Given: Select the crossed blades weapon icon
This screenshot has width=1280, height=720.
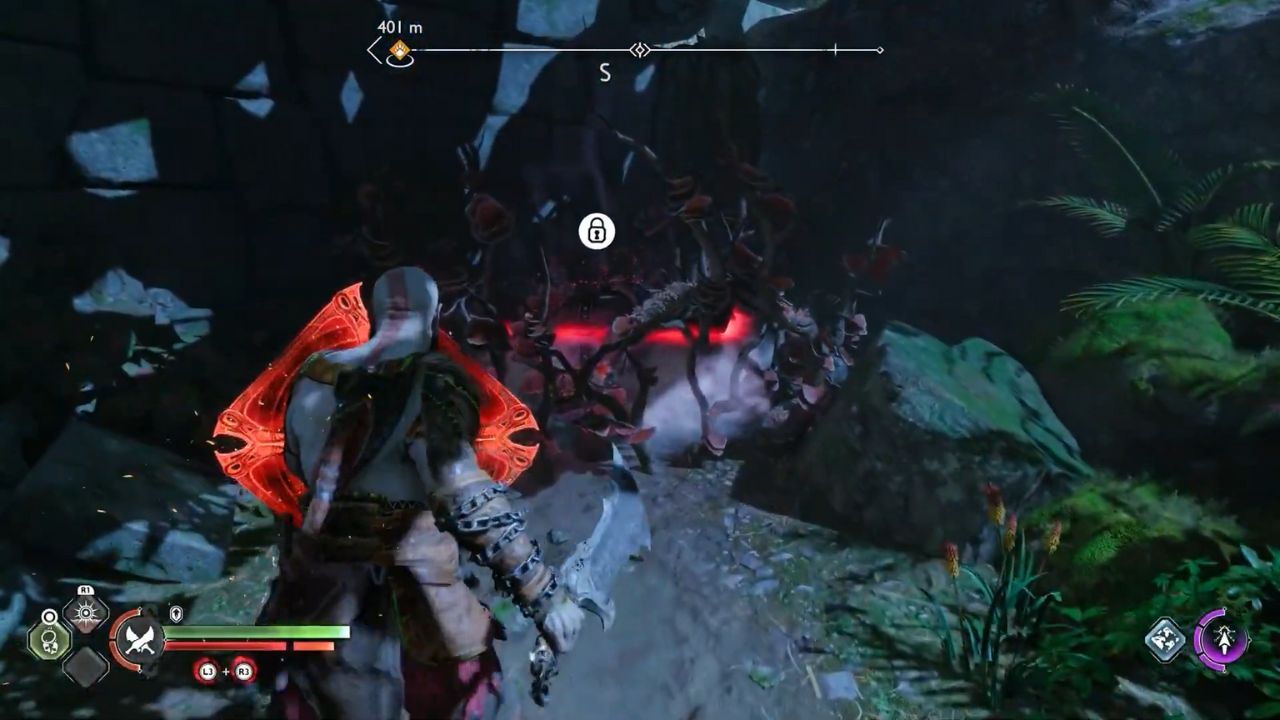Looking at the screenshot, I should click(x=139, y=640).
